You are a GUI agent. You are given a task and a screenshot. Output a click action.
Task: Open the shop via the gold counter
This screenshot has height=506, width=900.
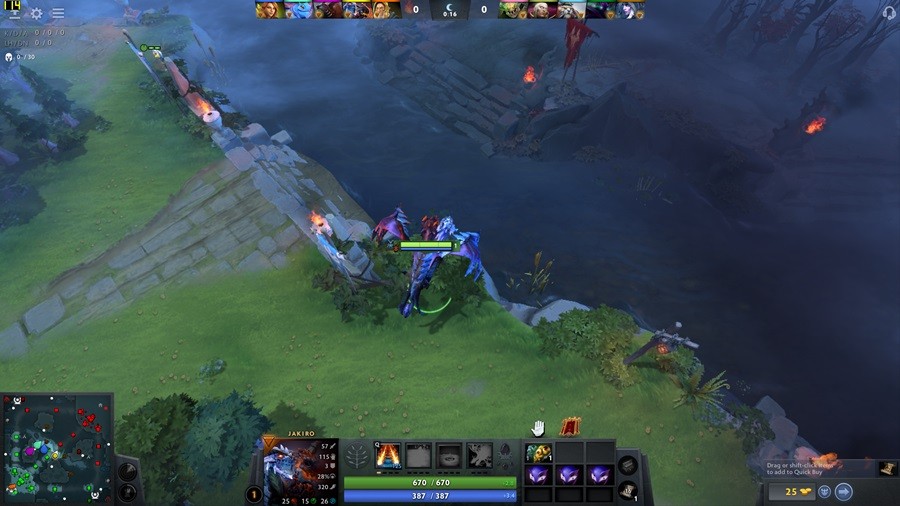(786, 491)
